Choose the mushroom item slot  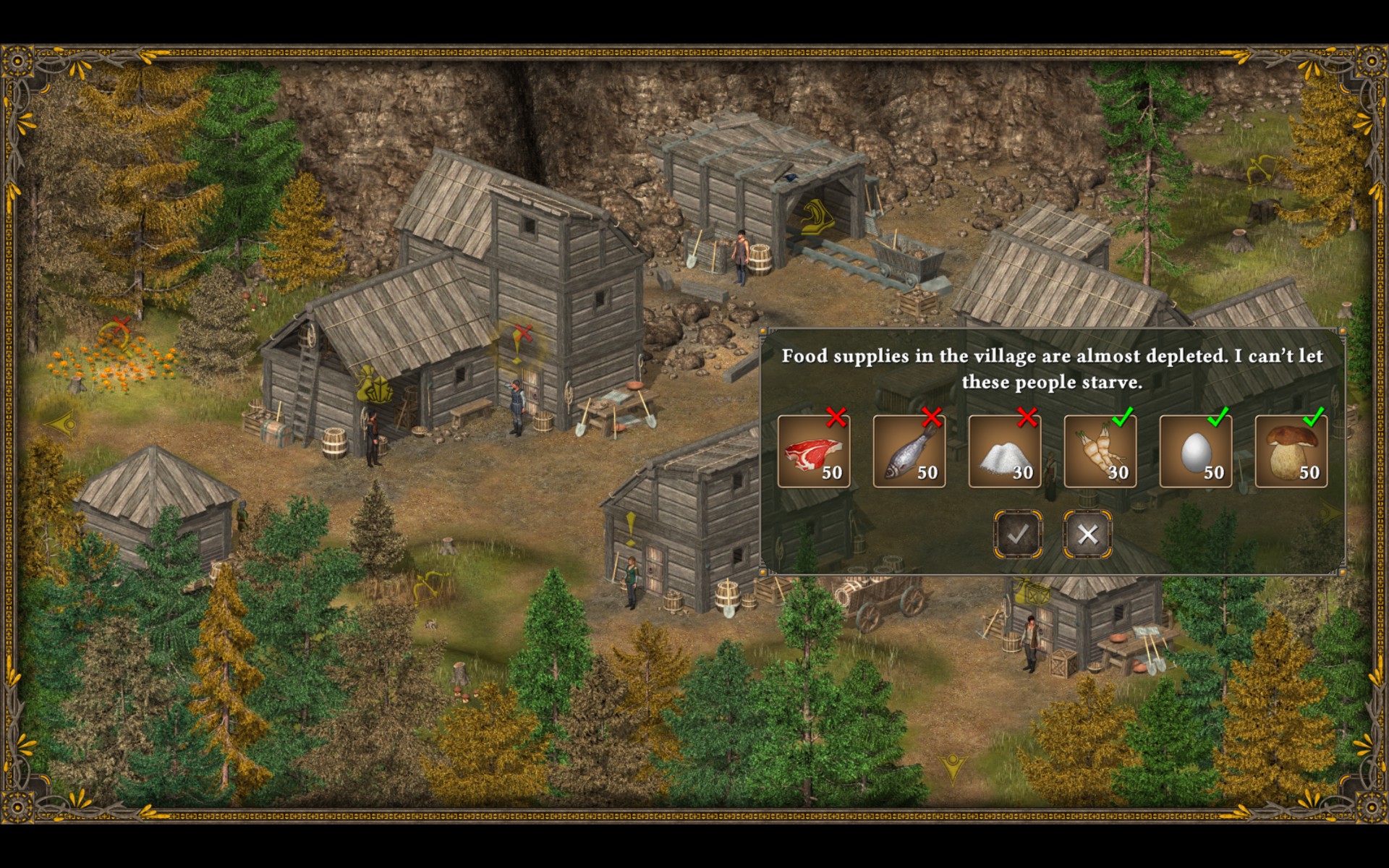click(1291, 451)
